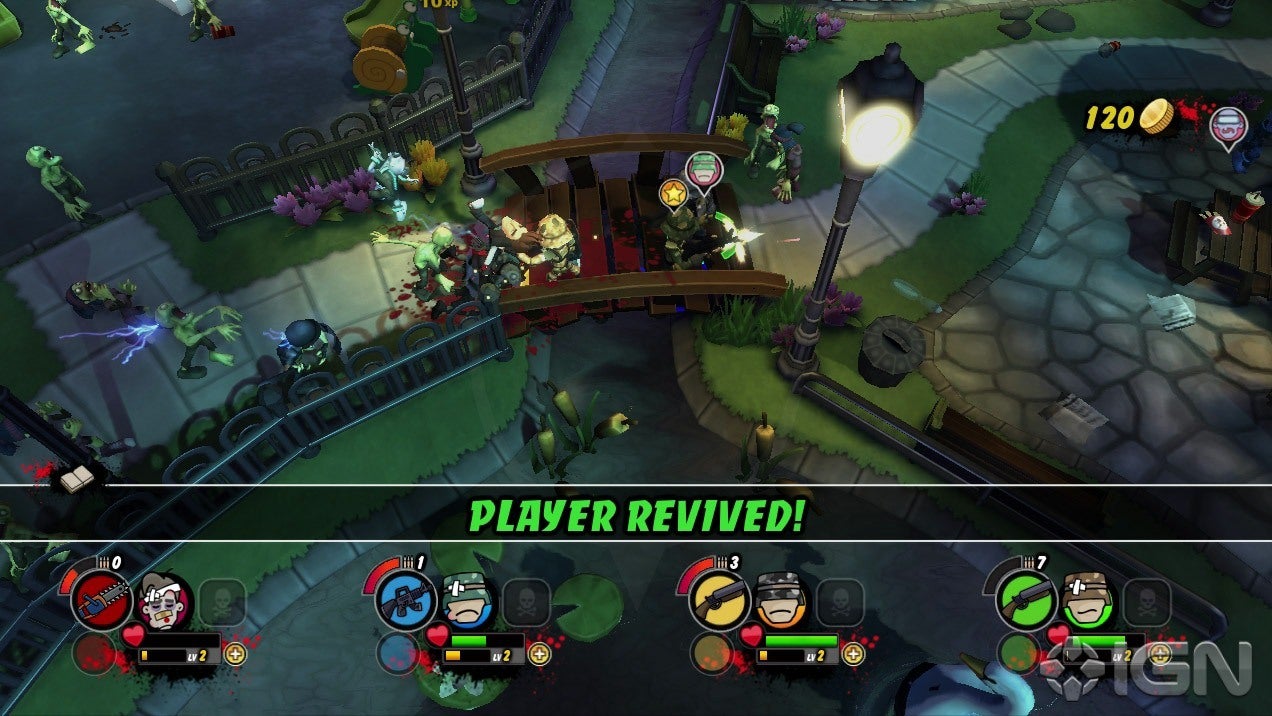The image size is (1272, 716).
Task: Select the red chainsaw weapon icon
Action: coord(100,601)
